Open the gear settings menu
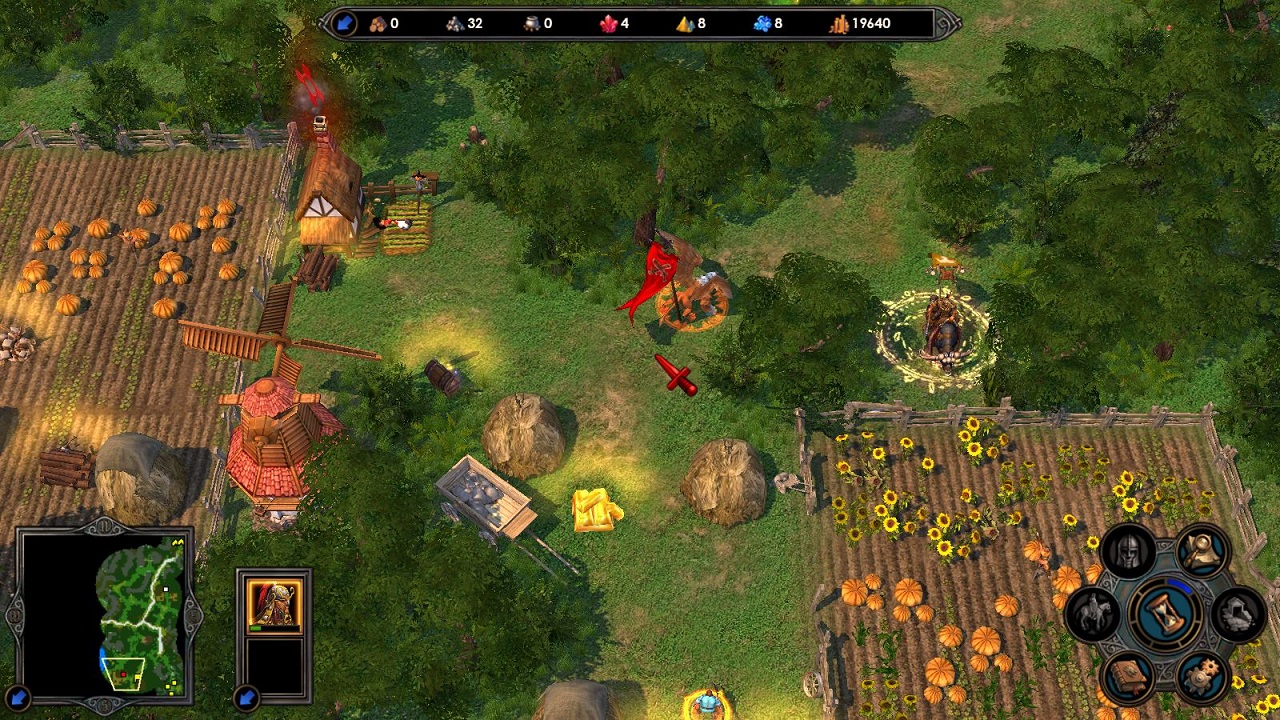This screenshot has height=720, width=1280. tap(1201, 676)
